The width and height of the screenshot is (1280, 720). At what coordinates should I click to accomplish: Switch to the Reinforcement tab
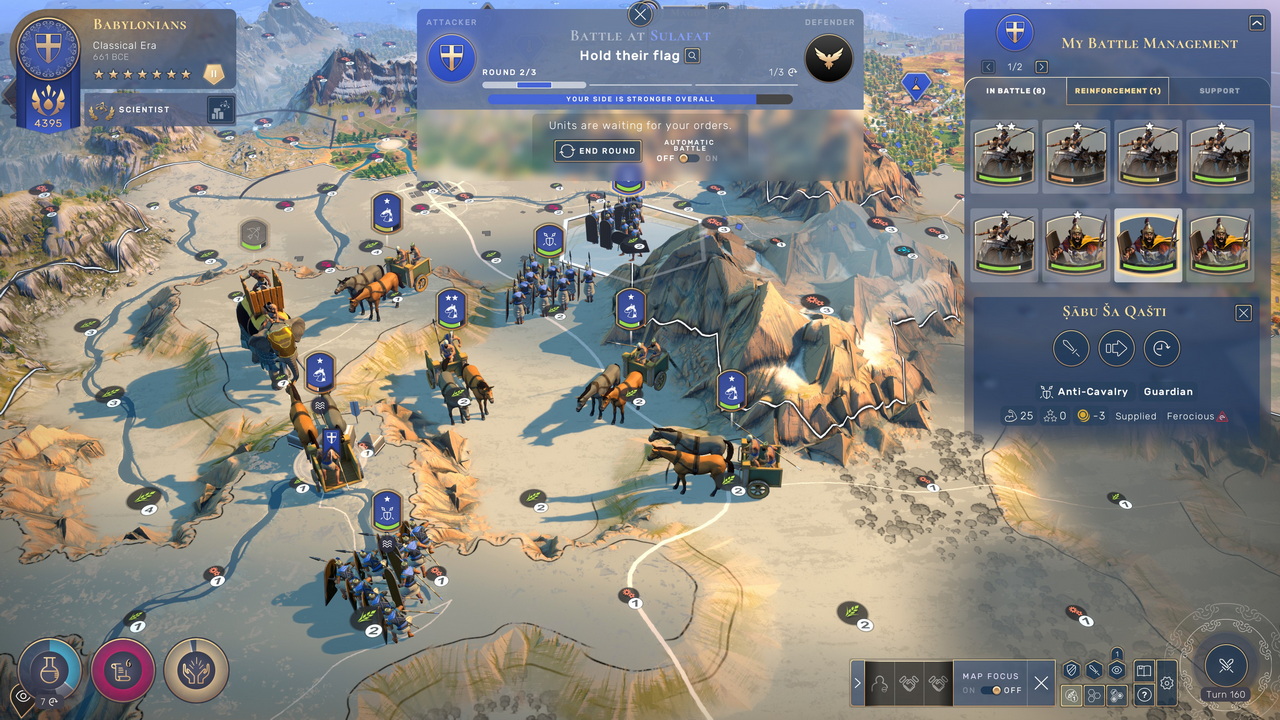click(1117, 91)
